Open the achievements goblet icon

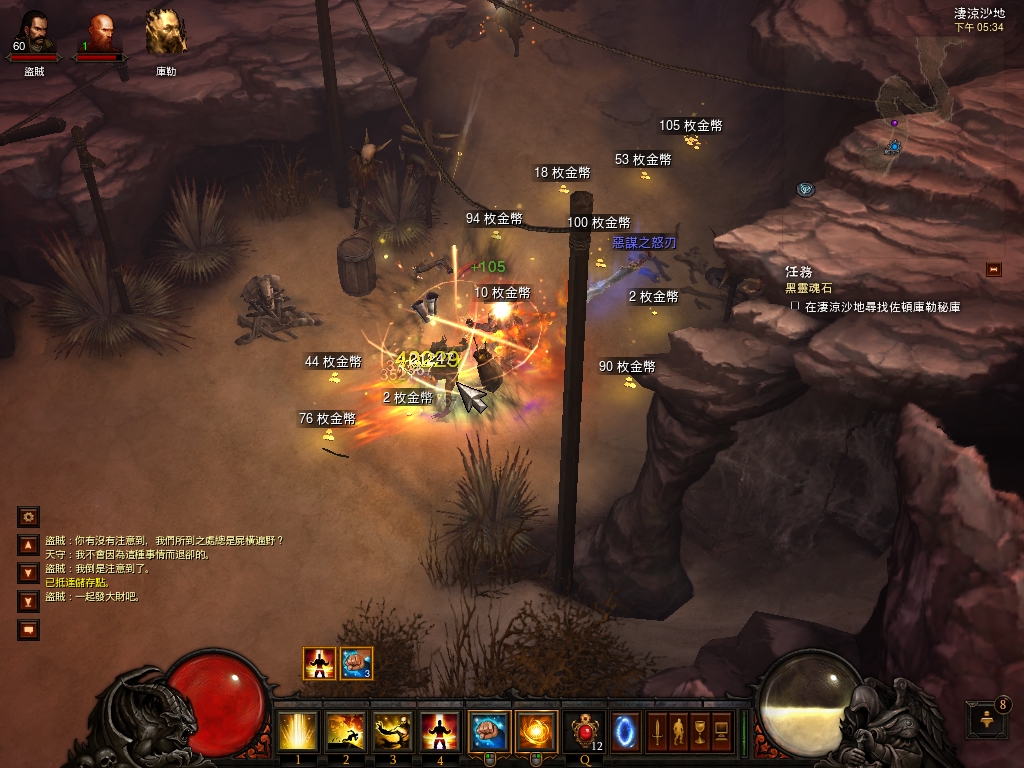(699, 731)
